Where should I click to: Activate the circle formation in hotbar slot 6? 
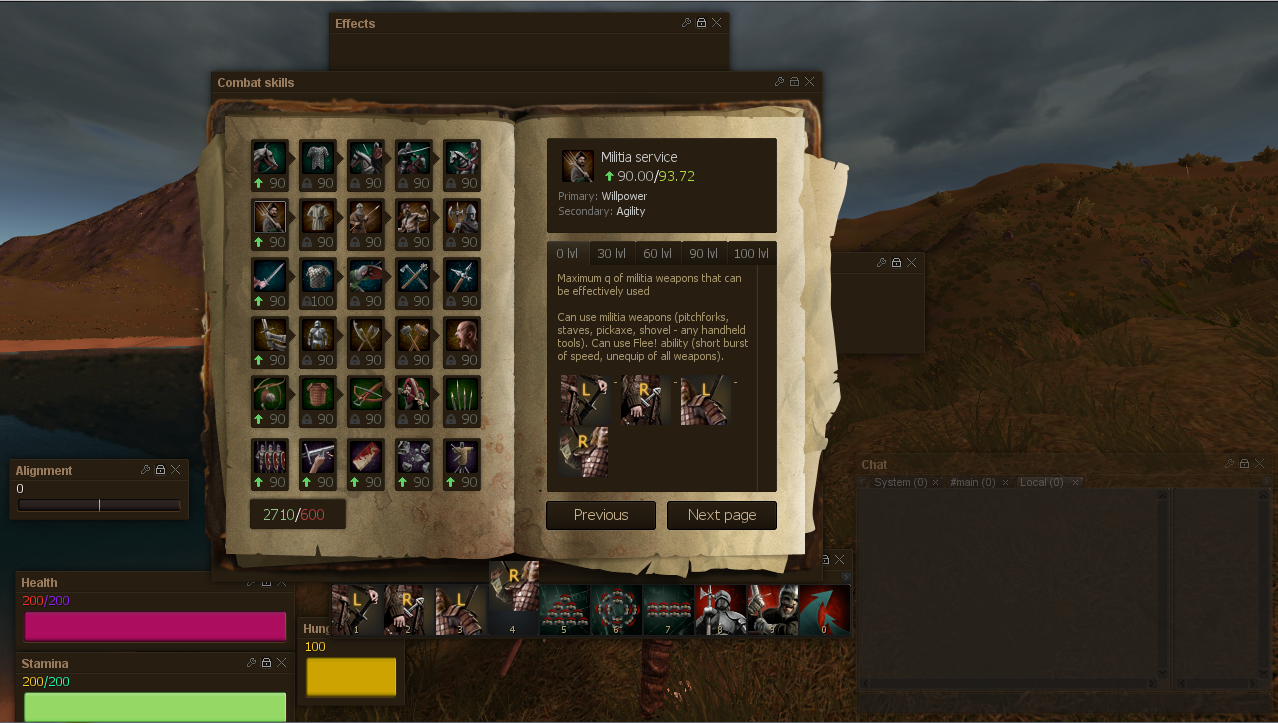click(x=616, y=609)
